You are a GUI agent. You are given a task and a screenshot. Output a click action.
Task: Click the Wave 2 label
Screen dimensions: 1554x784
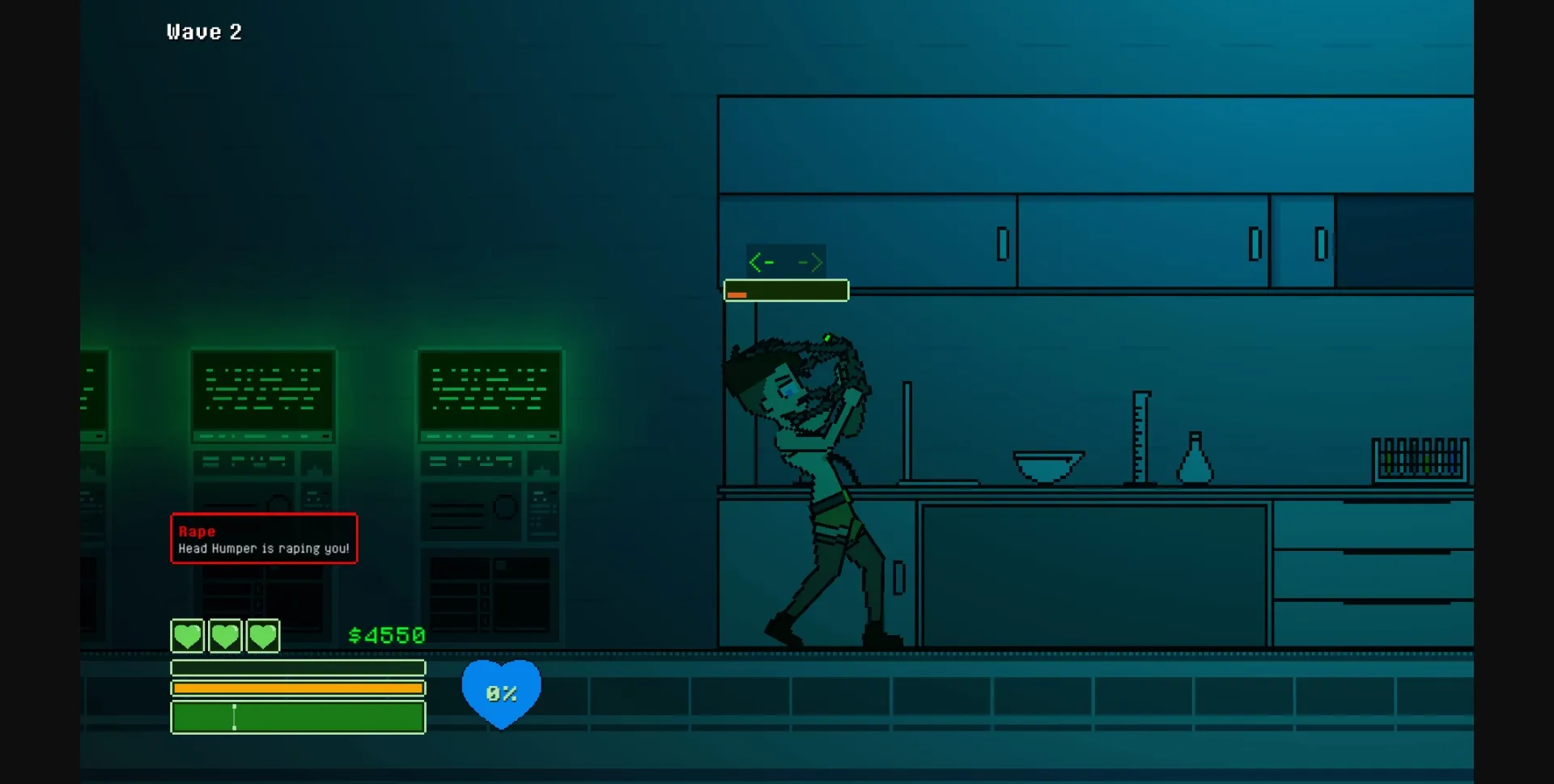[205, 32]
